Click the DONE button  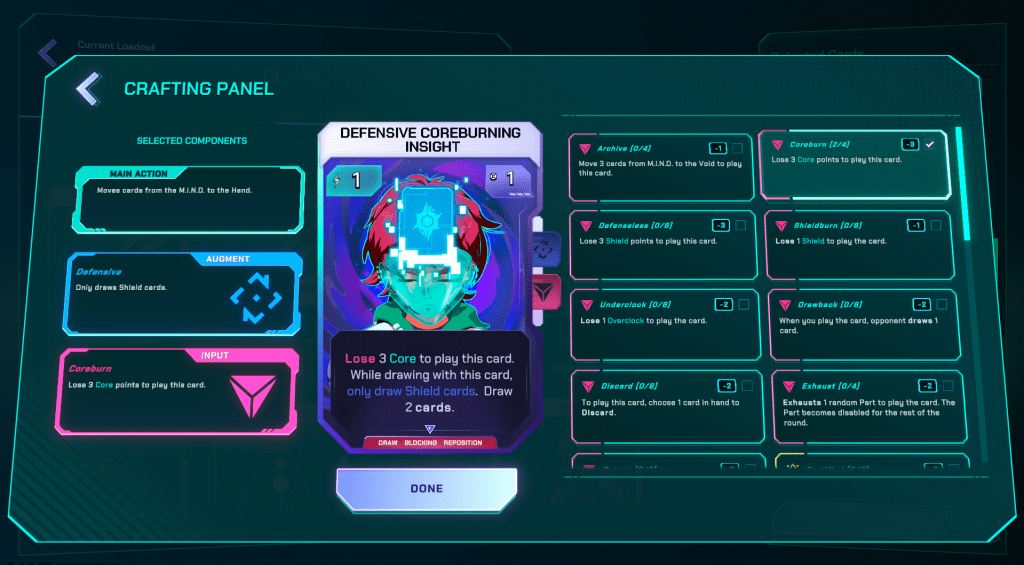pyautogui.click(x=427, y=488)
